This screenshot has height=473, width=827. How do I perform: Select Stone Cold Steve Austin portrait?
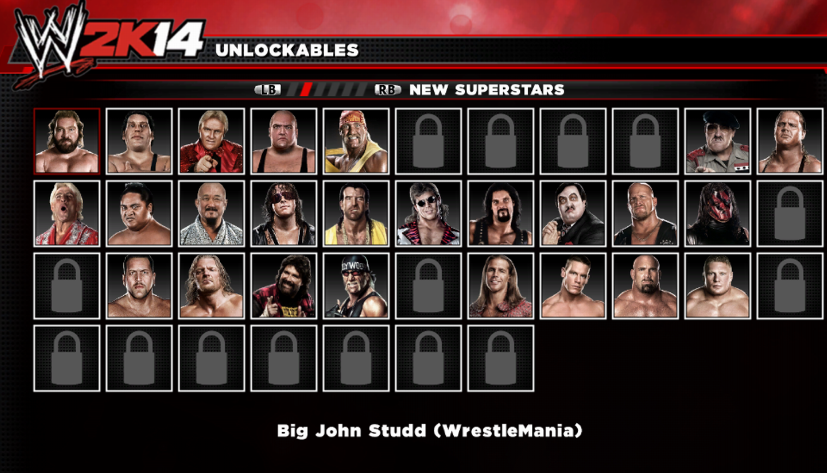coord(645,213)
